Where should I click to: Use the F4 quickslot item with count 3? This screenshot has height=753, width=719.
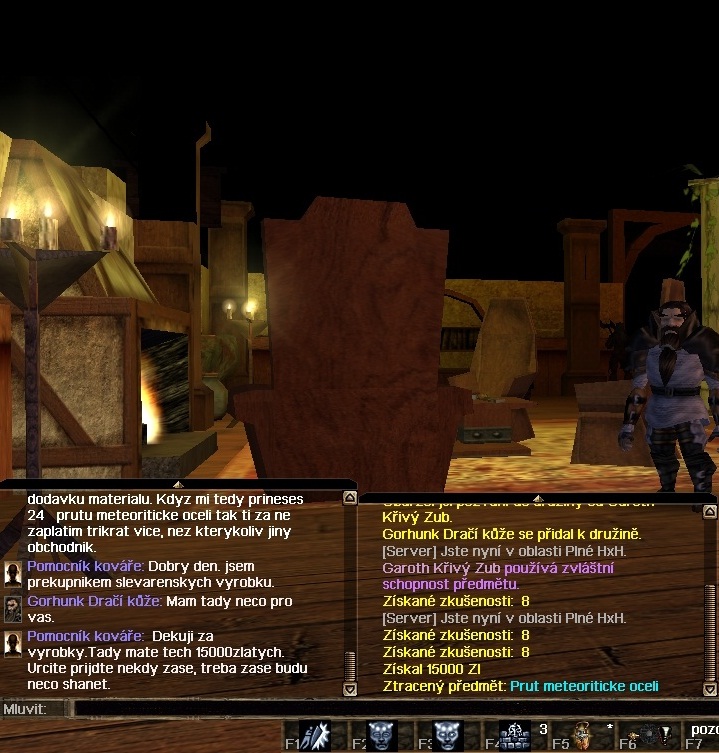pyautogui.click(x=515, y=736)
